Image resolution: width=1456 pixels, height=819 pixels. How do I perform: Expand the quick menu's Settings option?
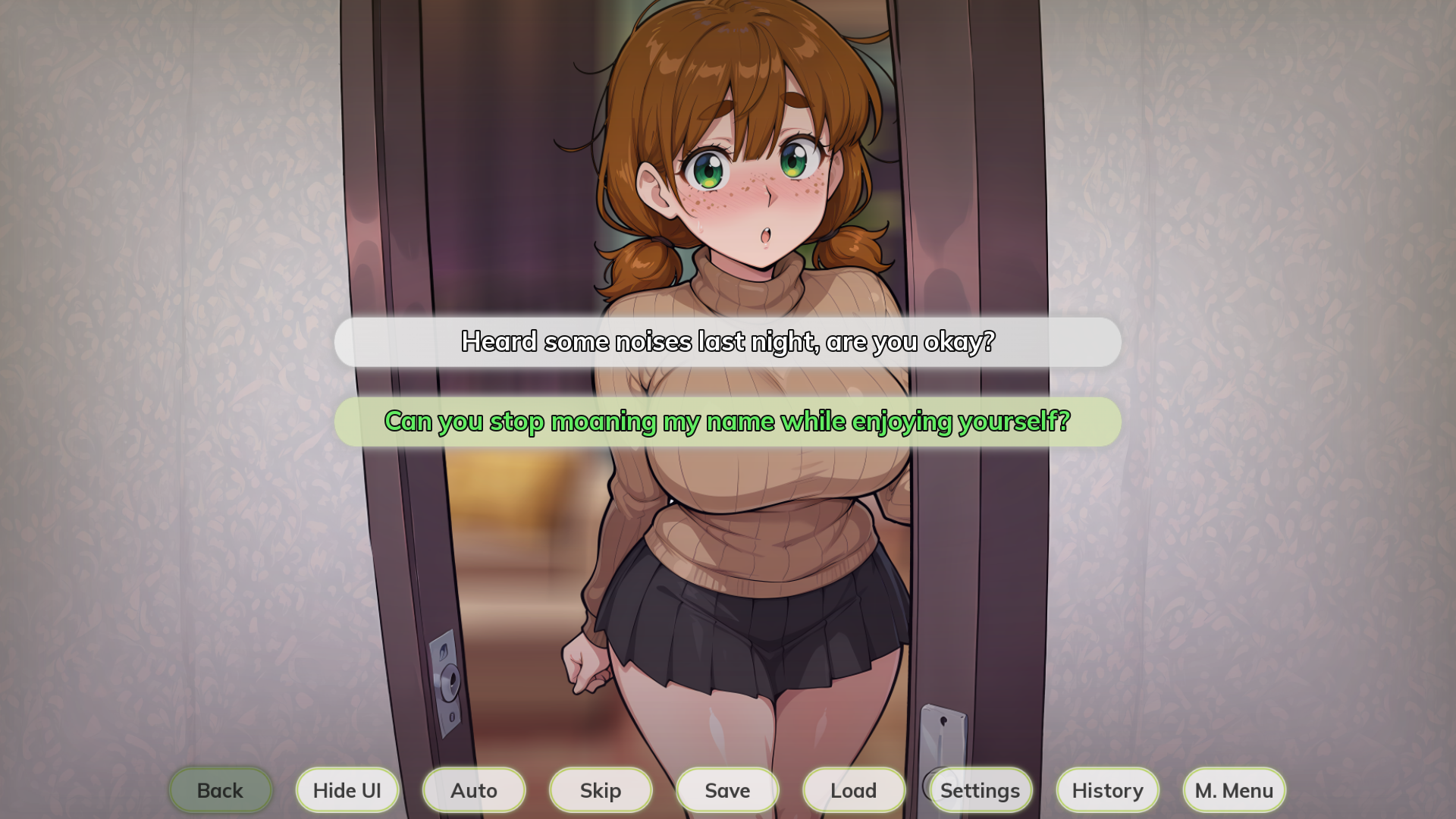click(980, 789)
